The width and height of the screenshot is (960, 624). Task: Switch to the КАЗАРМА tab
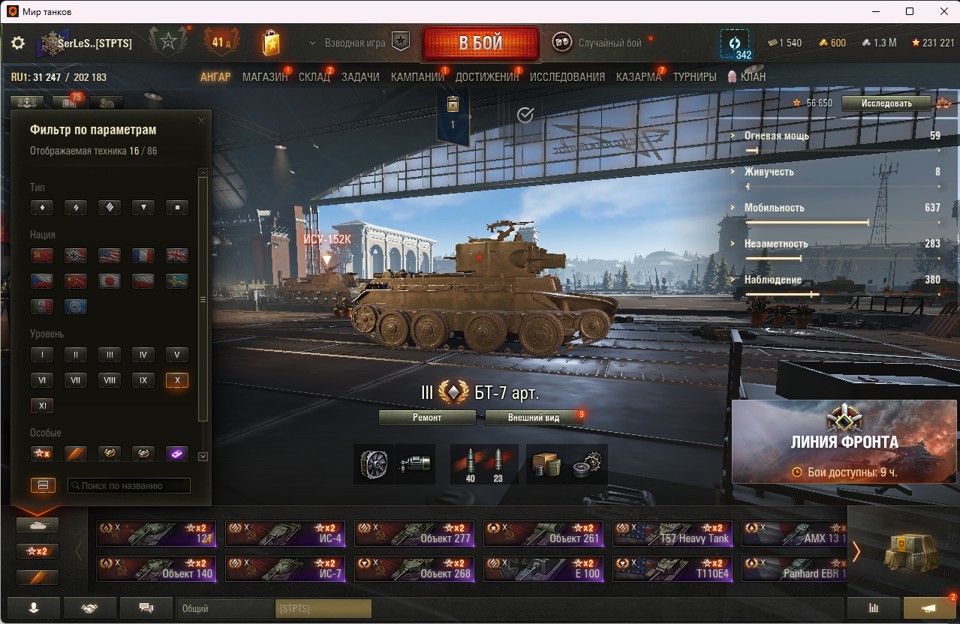point(638,77)
